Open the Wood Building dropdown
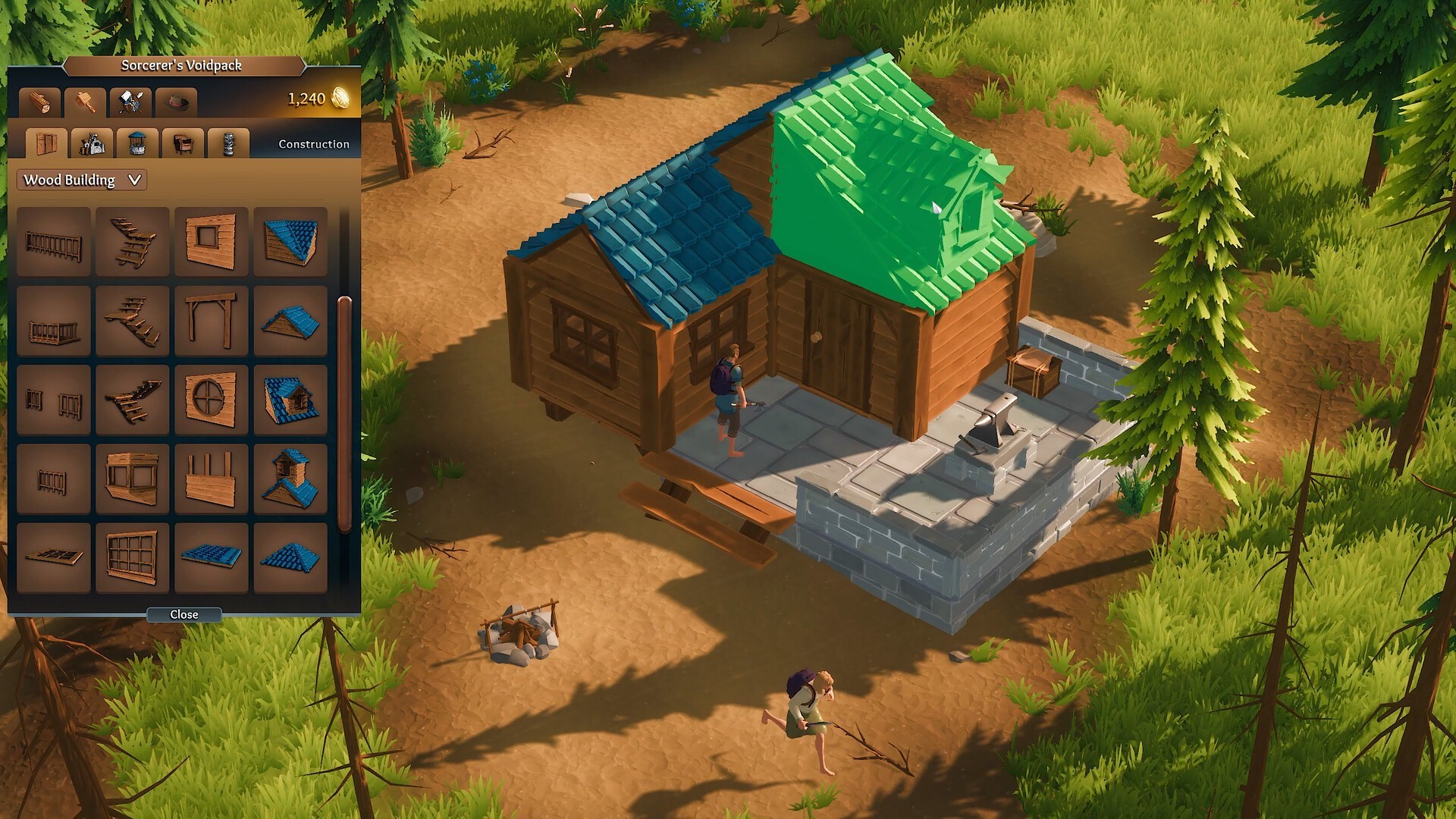The width and height of the screenshot is (1456, 819). tap(82, 180)
